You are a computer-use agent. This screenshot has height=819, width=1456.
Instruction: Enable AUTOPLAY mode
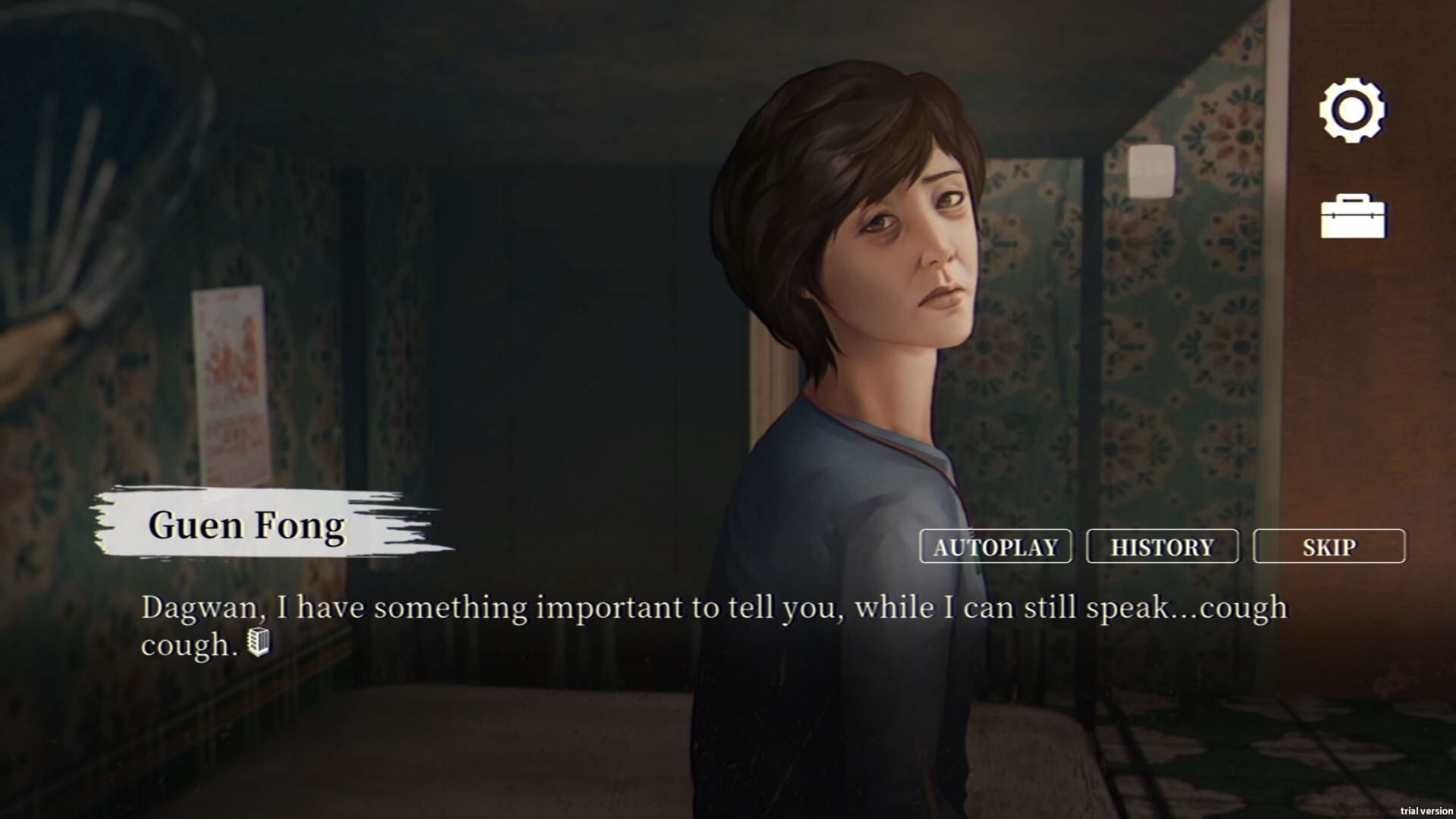point(995,547)
